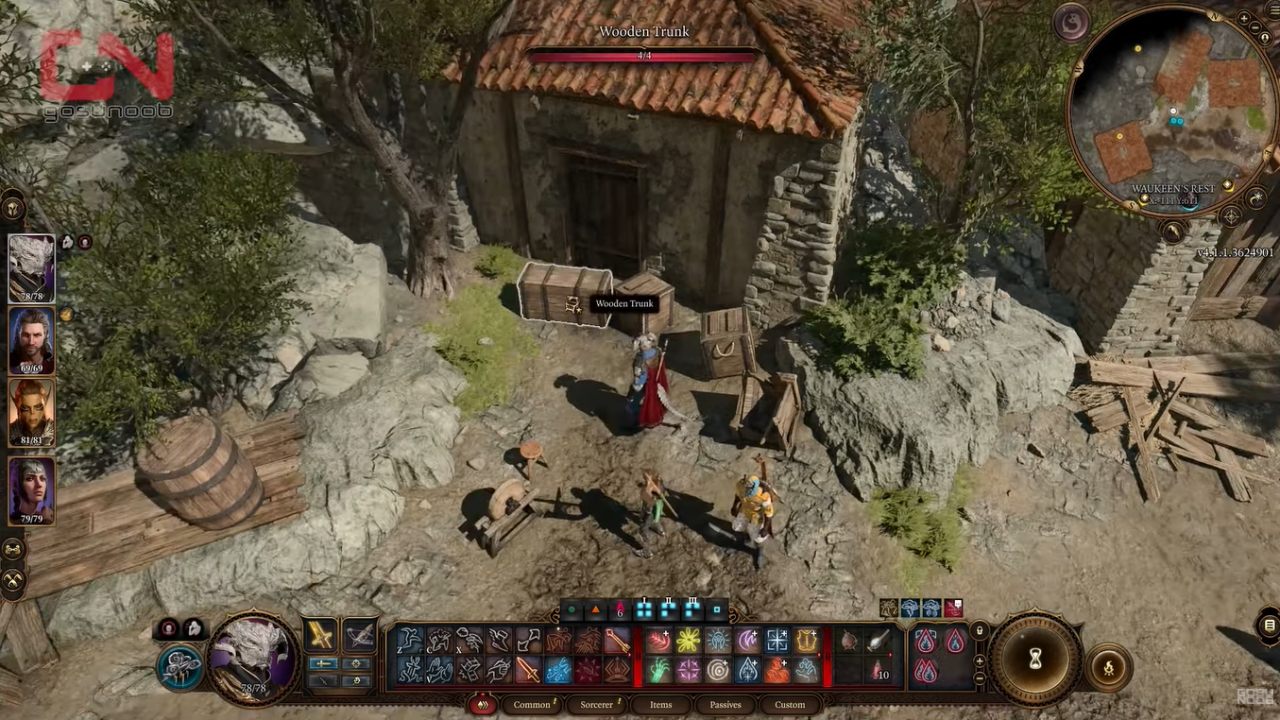This screenshot has width=1280, height=720.
Task: Open the Common tab's dropdown marker
Action: click(554, 703)
